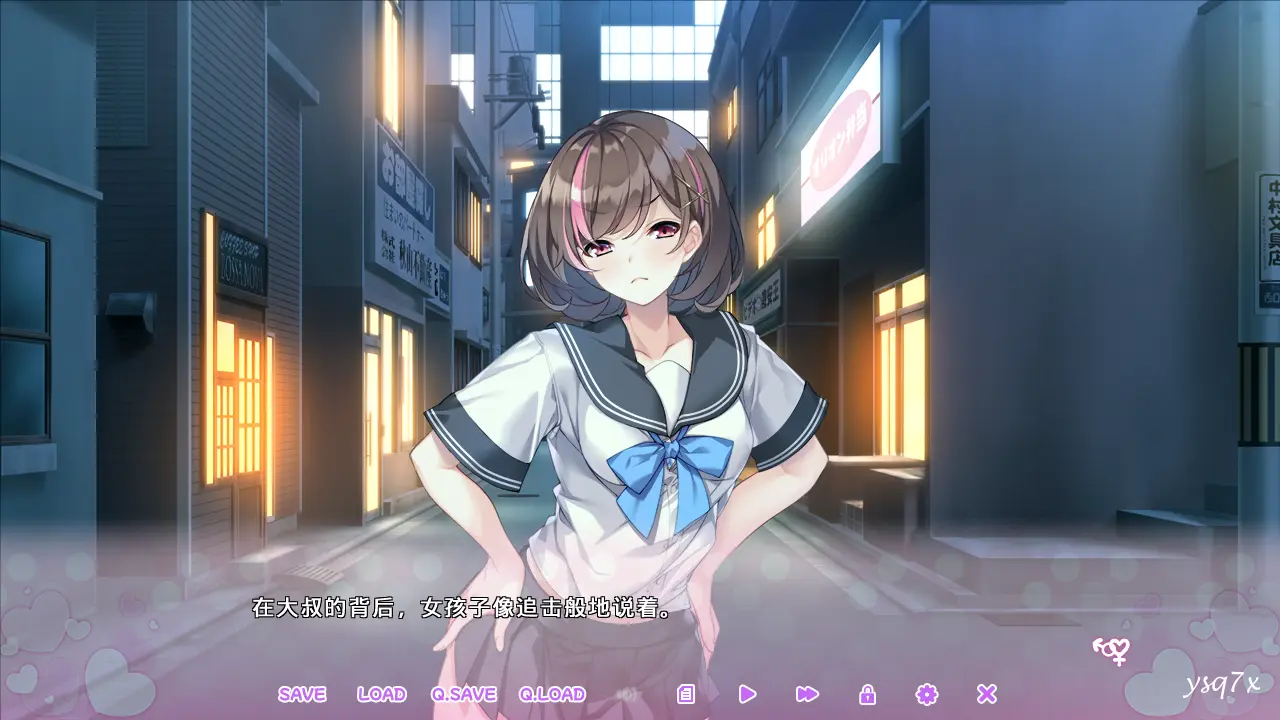This screenshot has height=720, width=1280.
Task: Activate skip with the fast-forward icon
Action: tap(807, 694)
